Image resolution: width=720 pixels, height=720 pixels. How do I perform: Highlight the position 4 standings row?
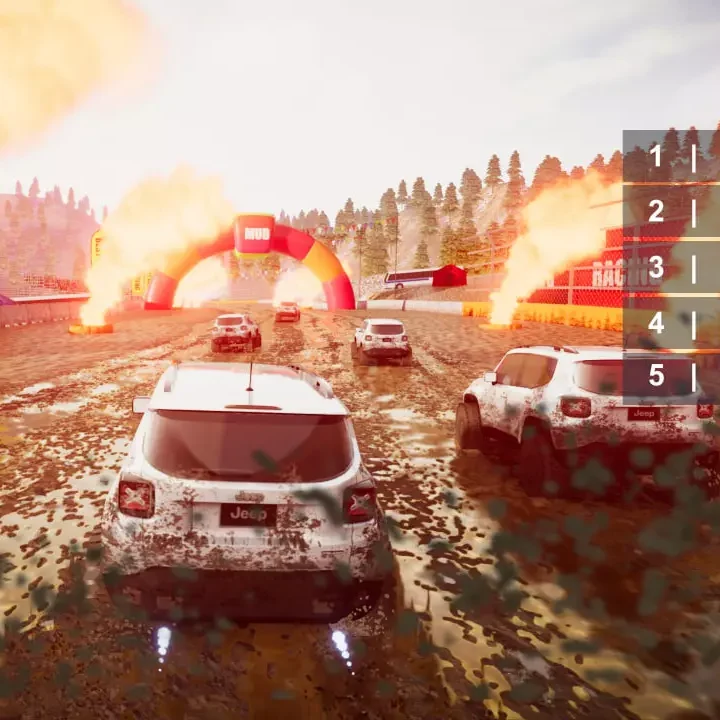coord(670,323)
